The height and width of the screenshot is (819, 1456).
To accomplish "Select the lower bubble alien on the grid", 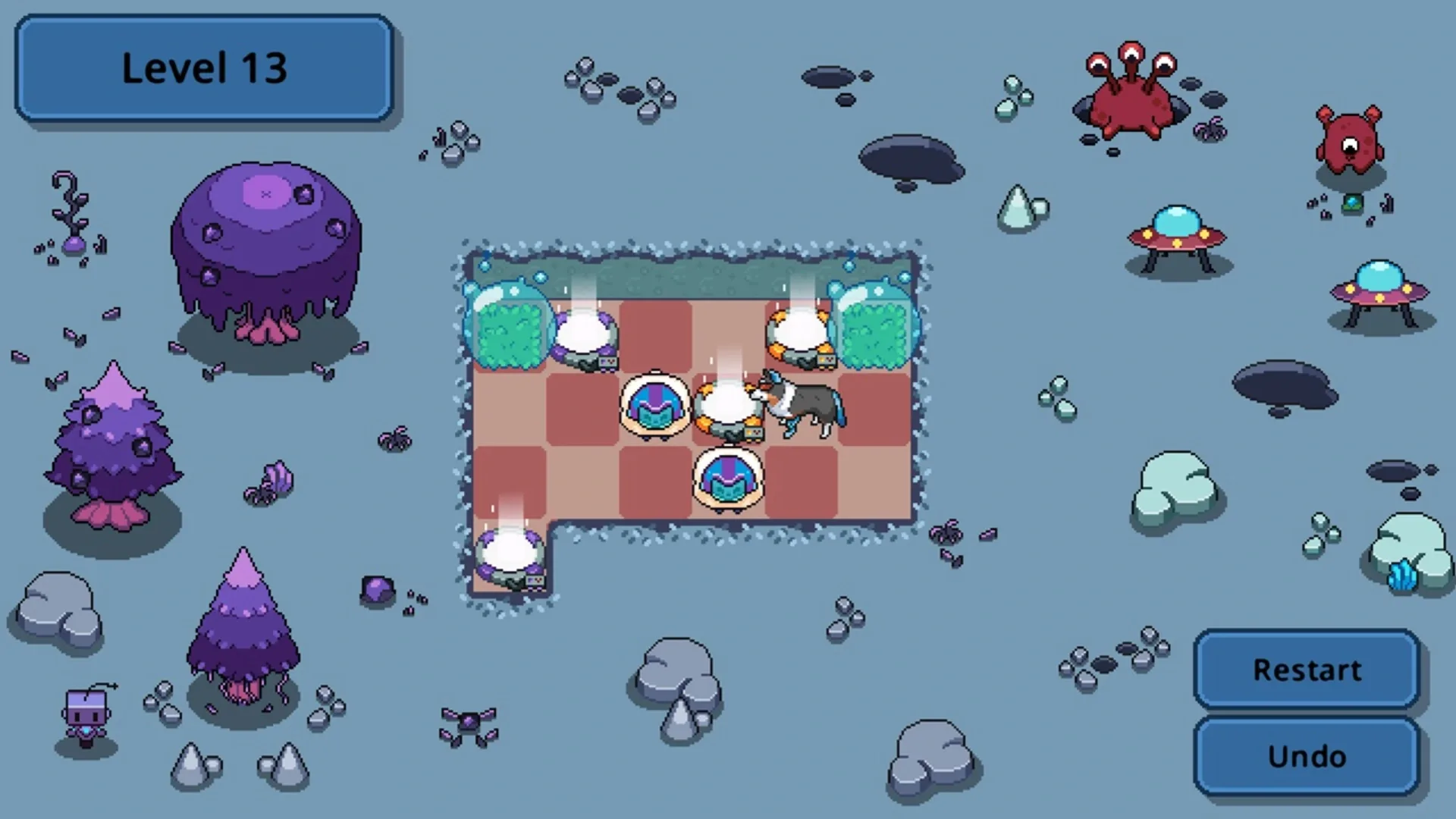I will click(x=726, y=478).
